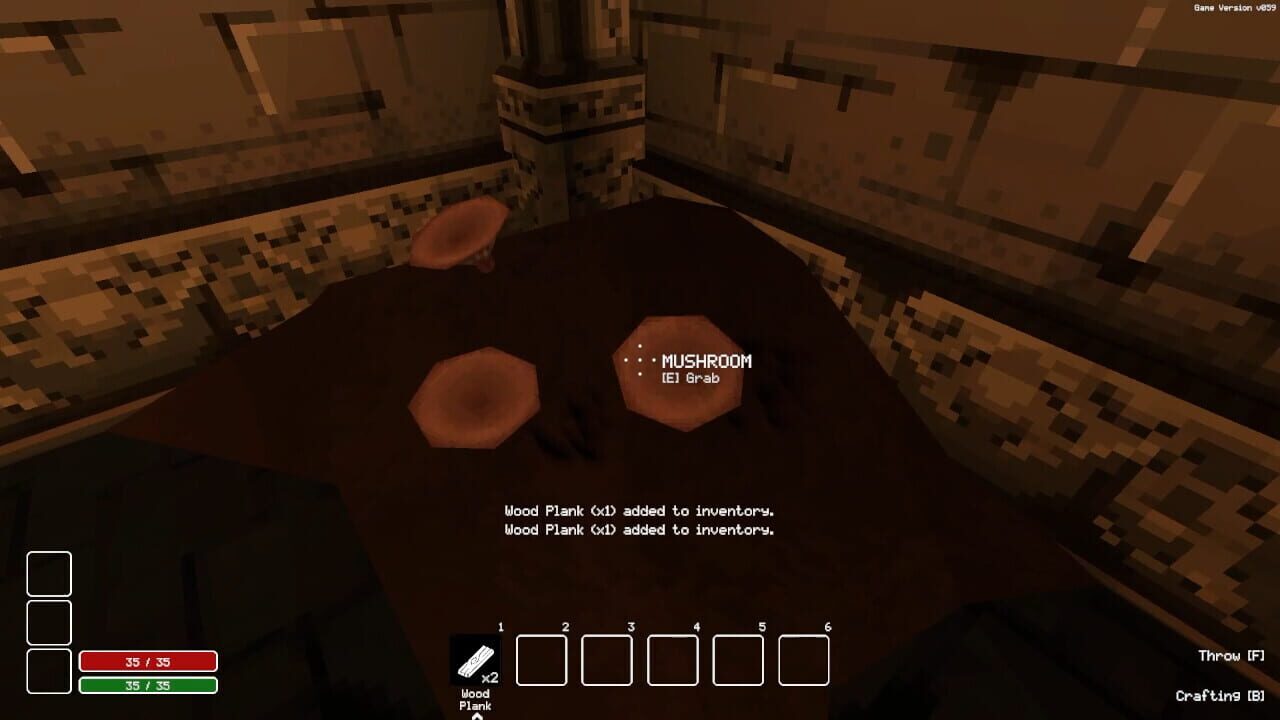Click the red 35/35 health bar
This screenshot has height=720, width=1280.
pyautogui.click(x=146, y=662)
